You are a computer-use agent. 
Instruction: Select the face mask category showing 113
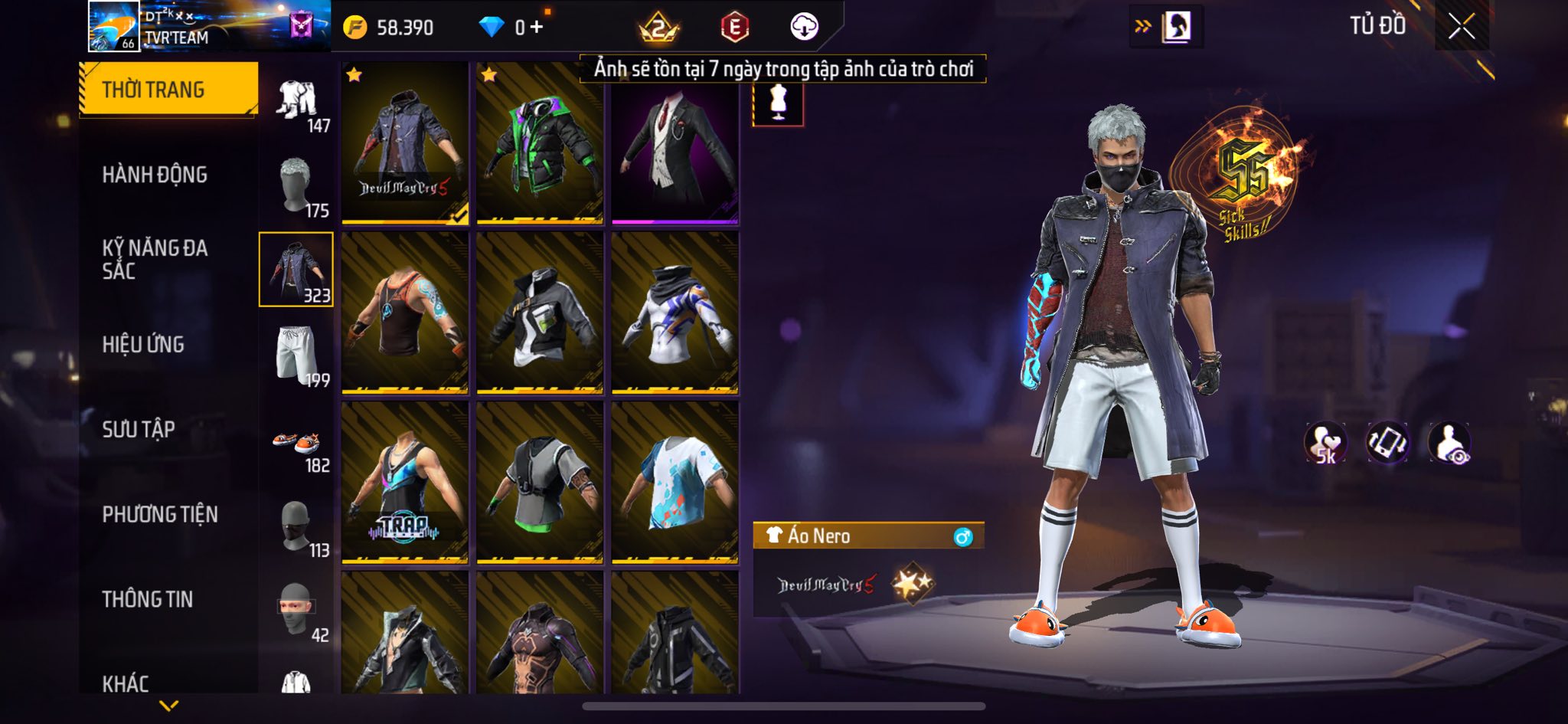297,529
